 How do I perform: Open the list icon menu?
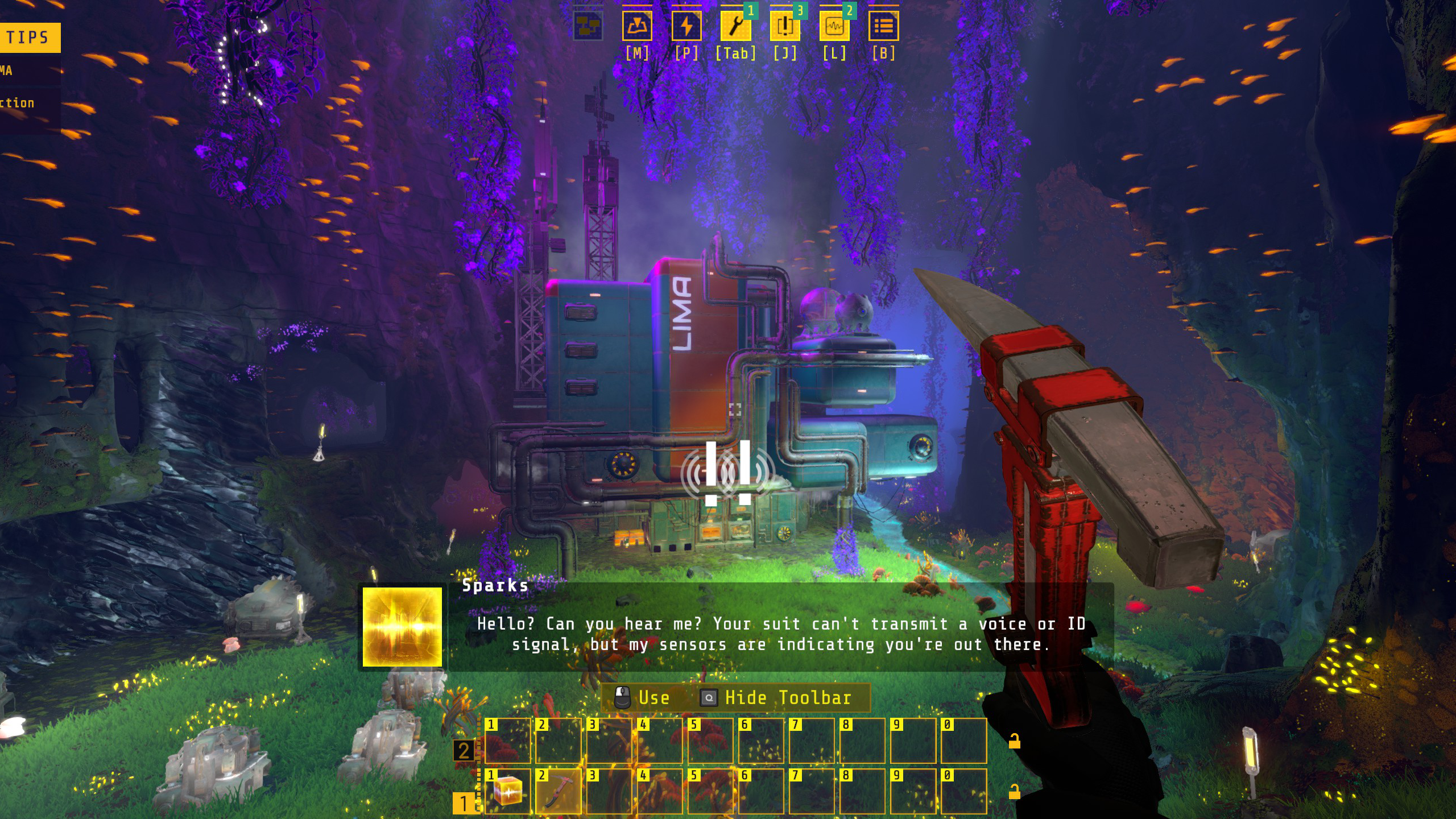pos(883,26)
